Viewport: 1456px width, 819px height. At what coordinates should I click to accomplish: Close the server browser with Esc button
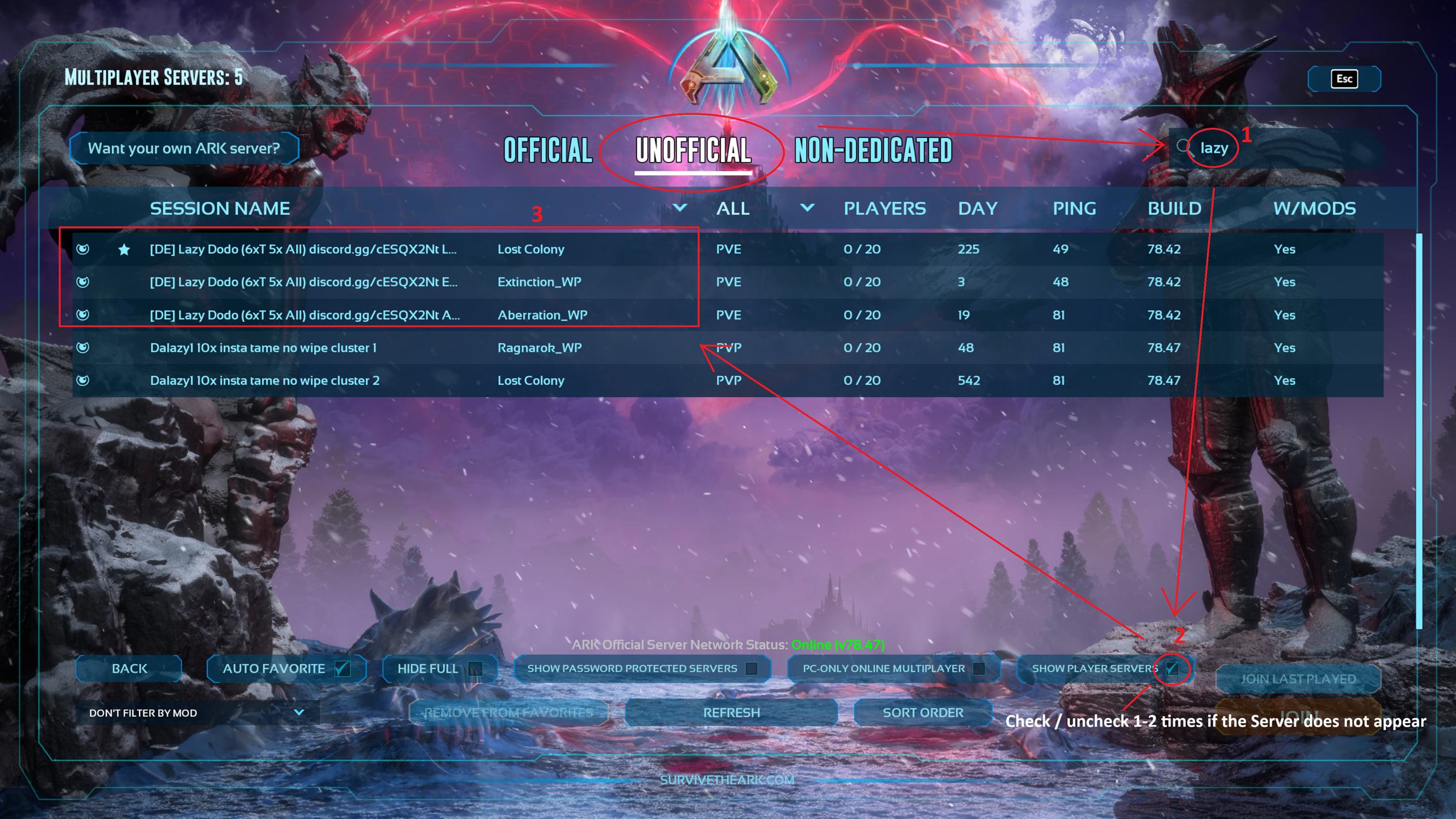(x=1344, y=79)
